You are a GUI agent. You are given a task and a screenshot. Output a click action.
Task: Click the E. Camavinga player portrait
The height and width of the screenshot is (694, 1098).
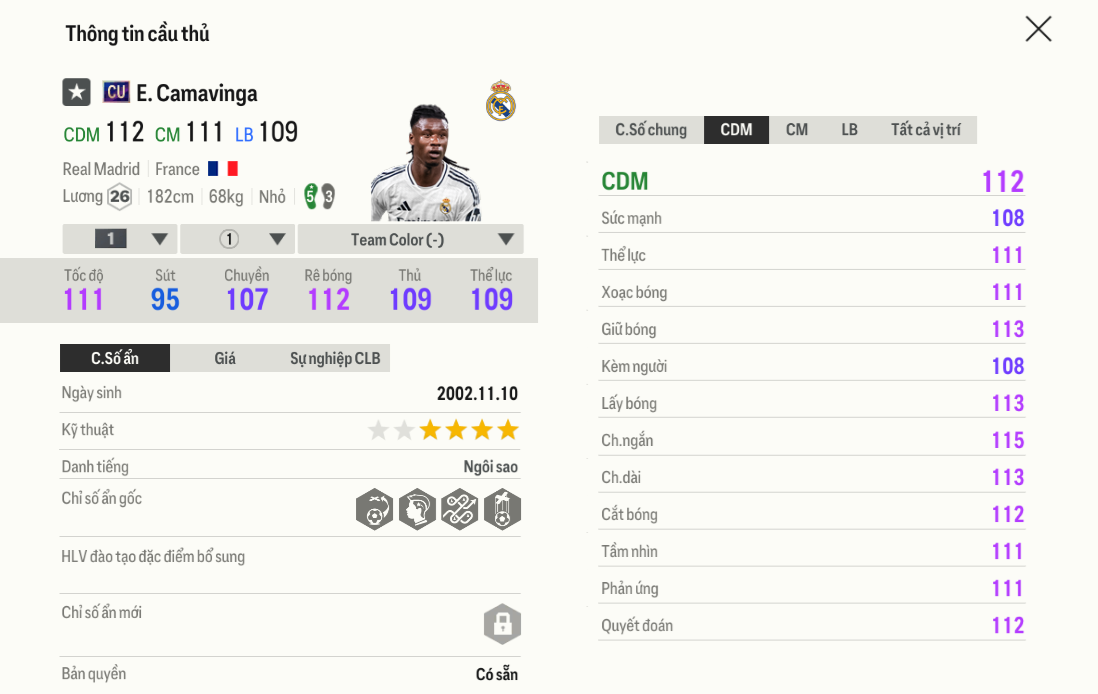[427, 165]
